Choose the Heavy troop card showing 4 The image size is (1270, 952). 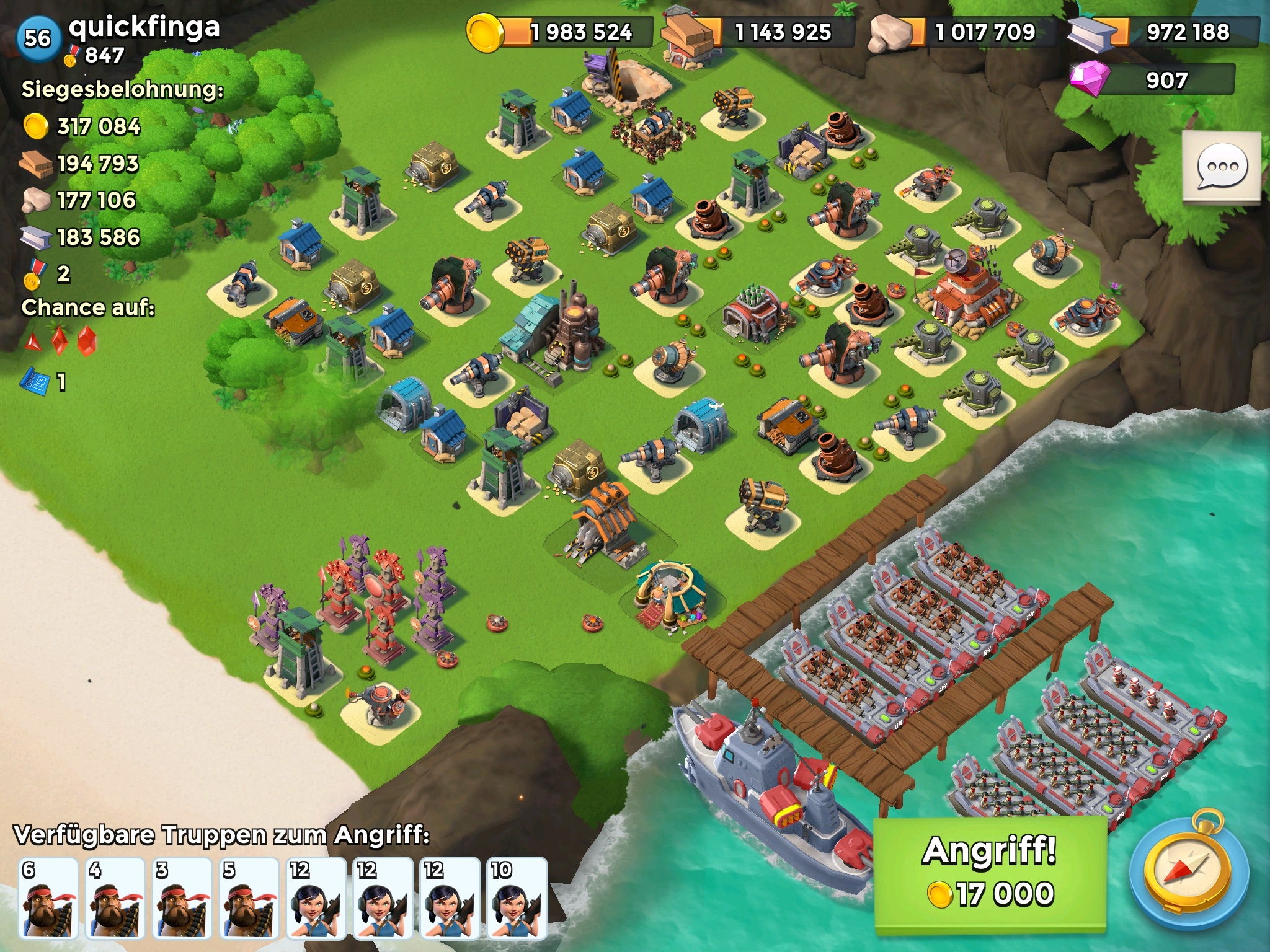tap(115, 897)
